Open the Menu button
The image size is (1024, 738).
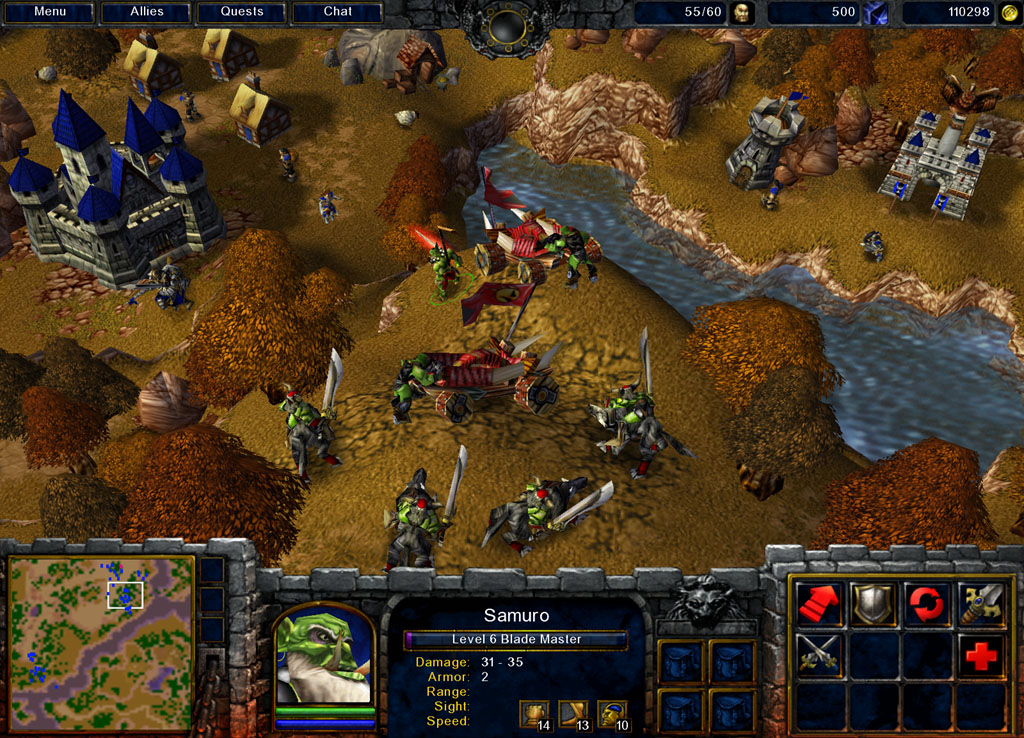coord(50,12)
